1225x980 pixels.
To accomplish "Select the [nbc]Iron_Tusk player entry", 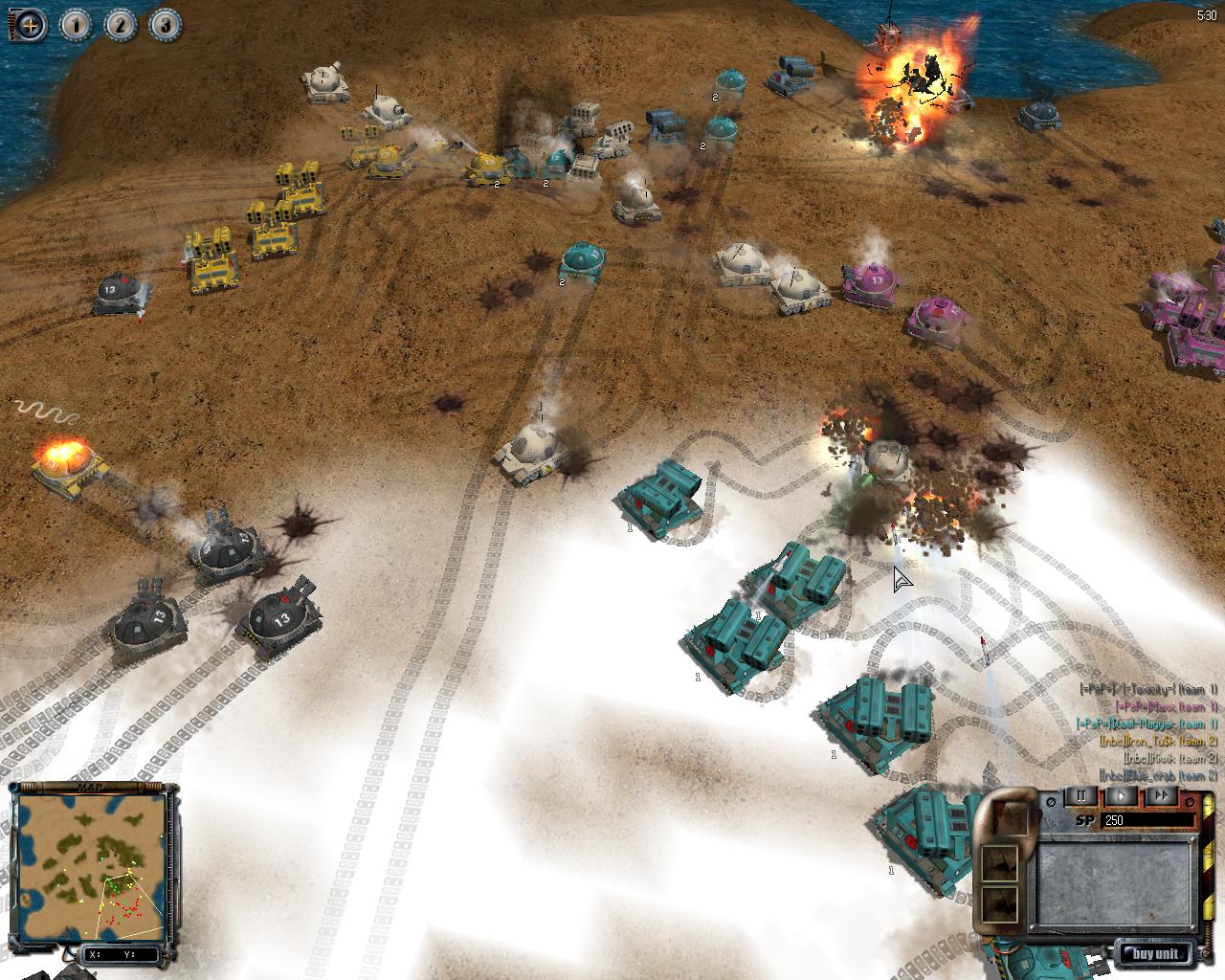I will coord(1158,741).
